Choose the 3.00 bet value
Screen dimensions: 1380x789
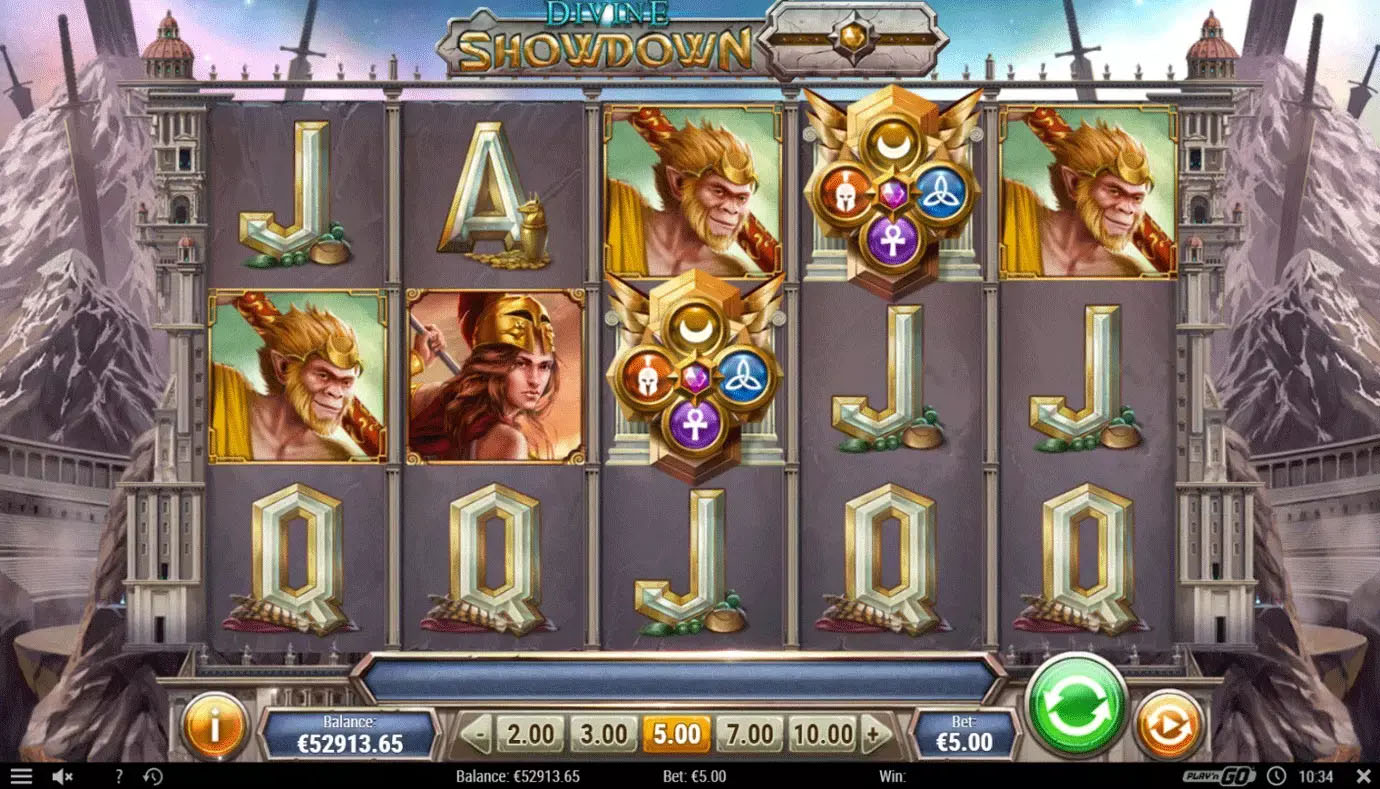pos(603,735)
